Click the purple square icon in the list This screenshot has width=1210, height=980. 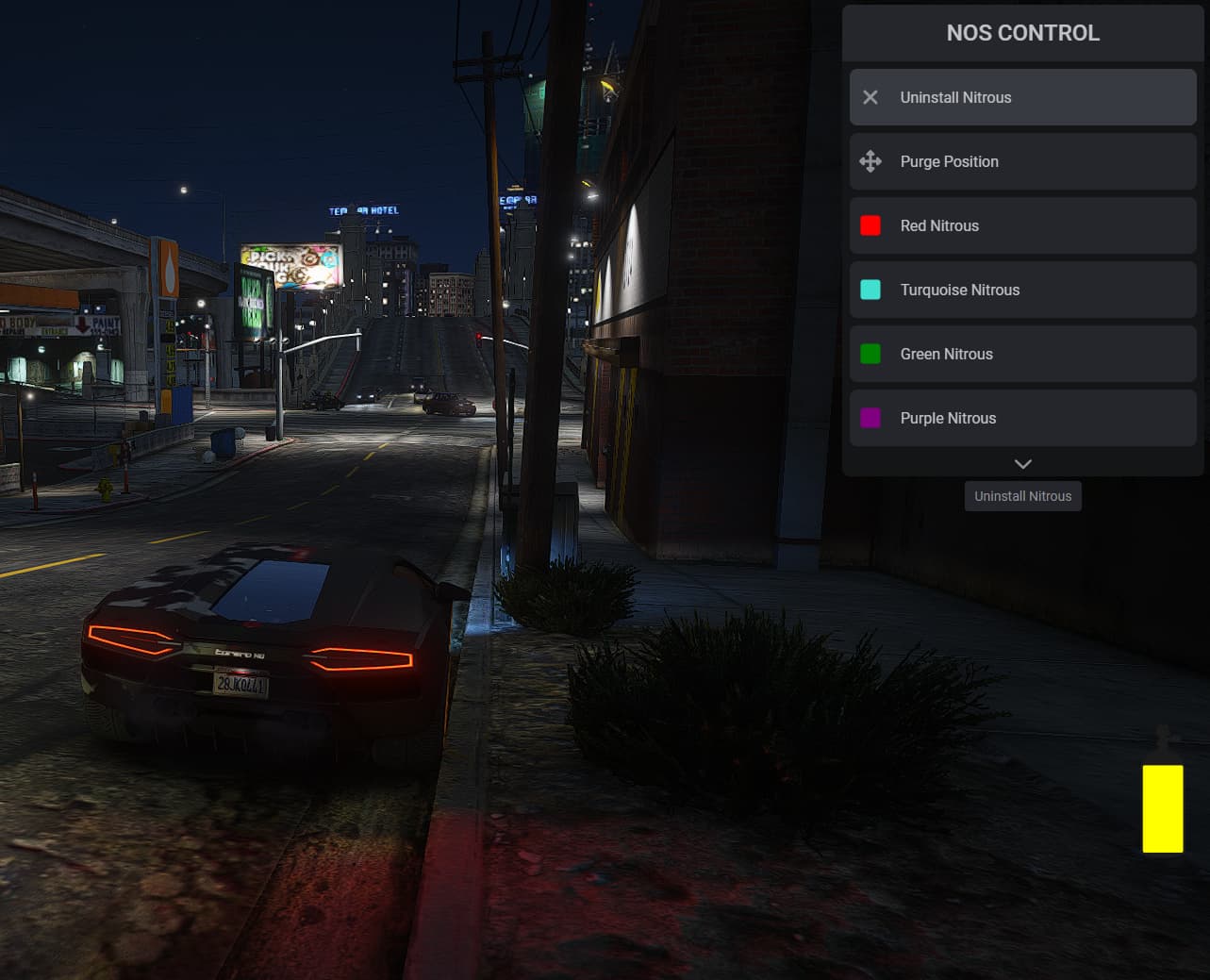click(870, 418)
